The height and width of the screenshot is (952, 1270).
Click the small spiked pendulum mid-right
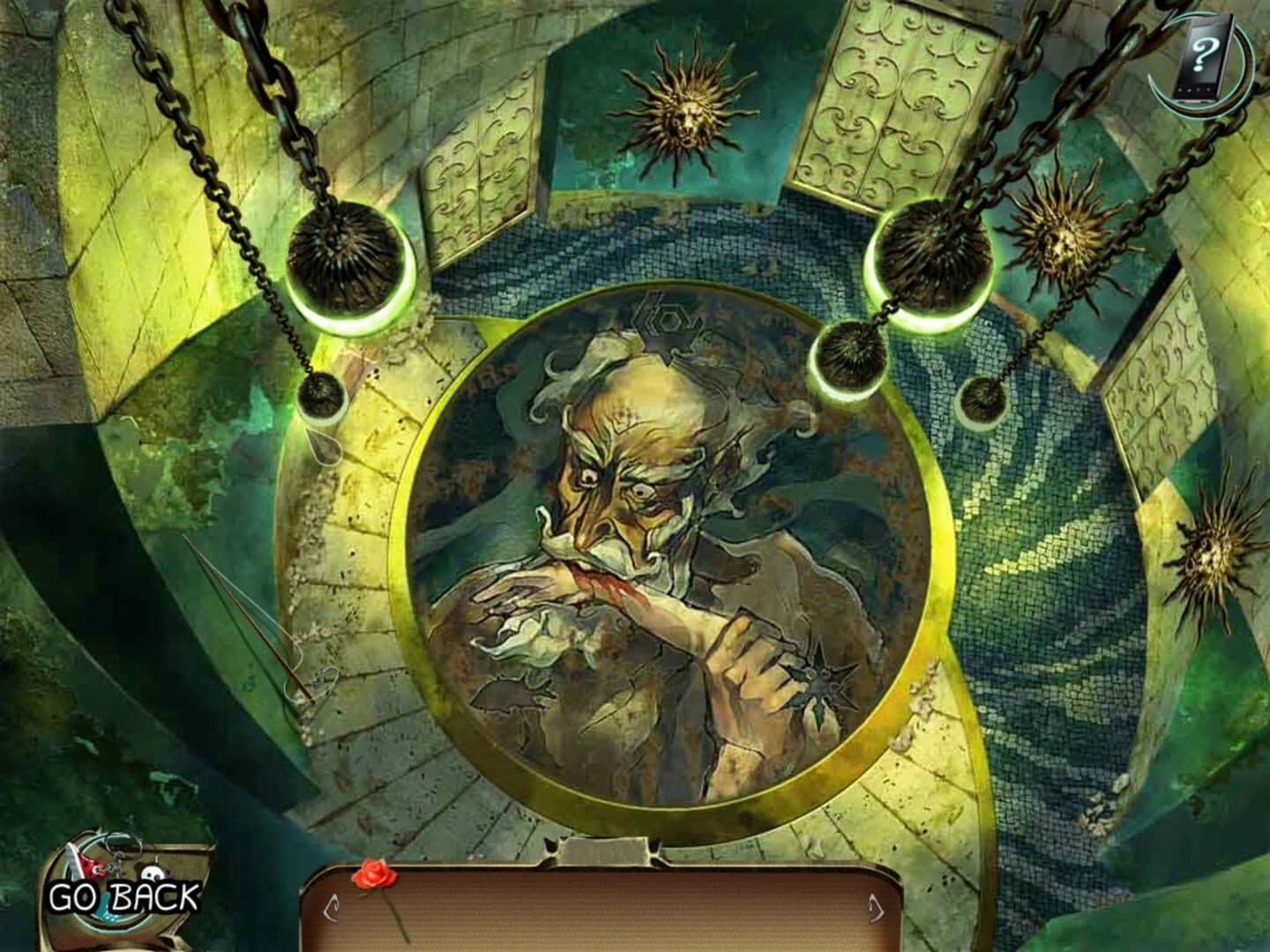coord(851,353)
